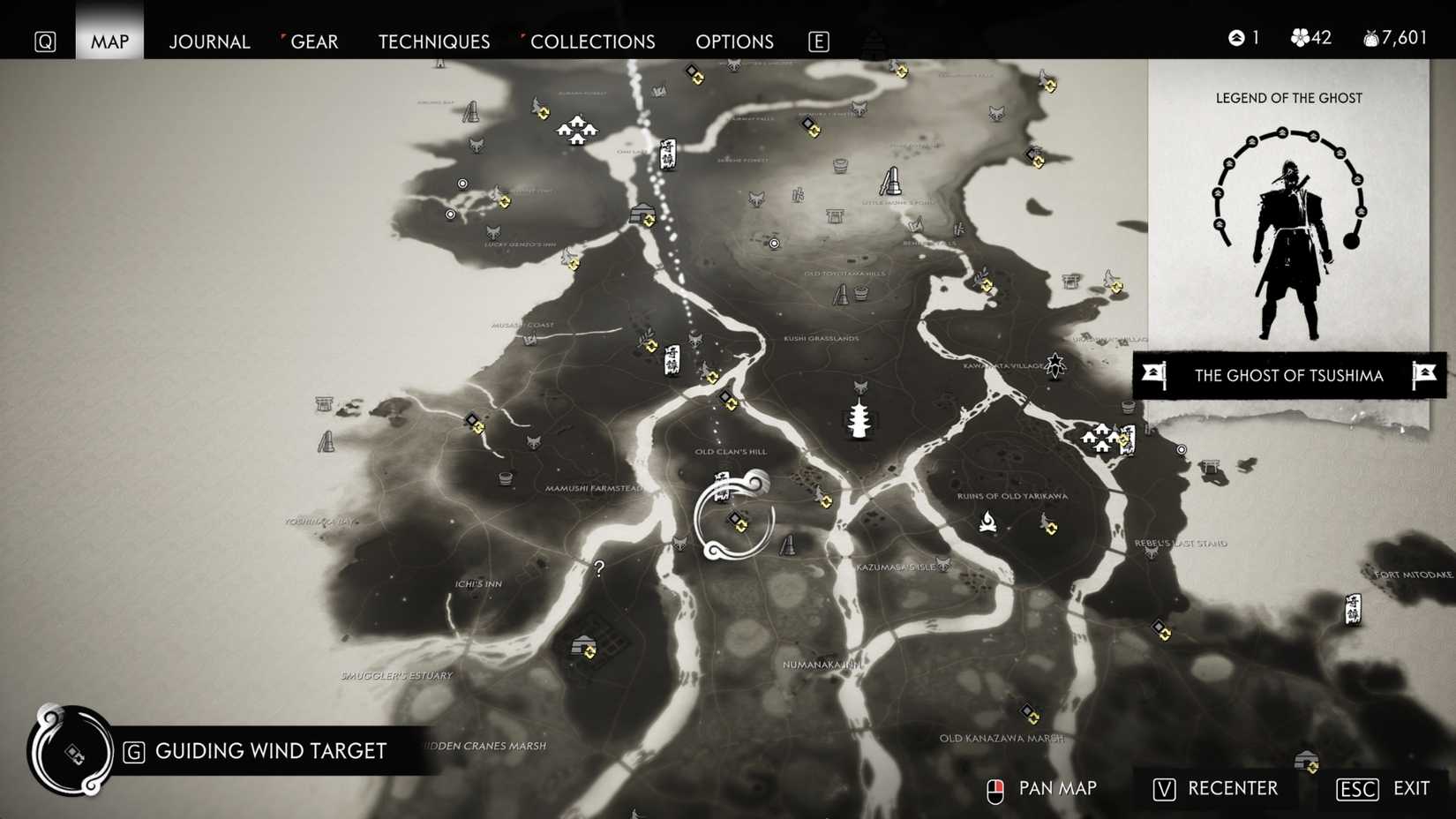
Task: Select the pagoda icon below Kushi Grasslands
Action: pyautogui.click(x=858, y=421)
